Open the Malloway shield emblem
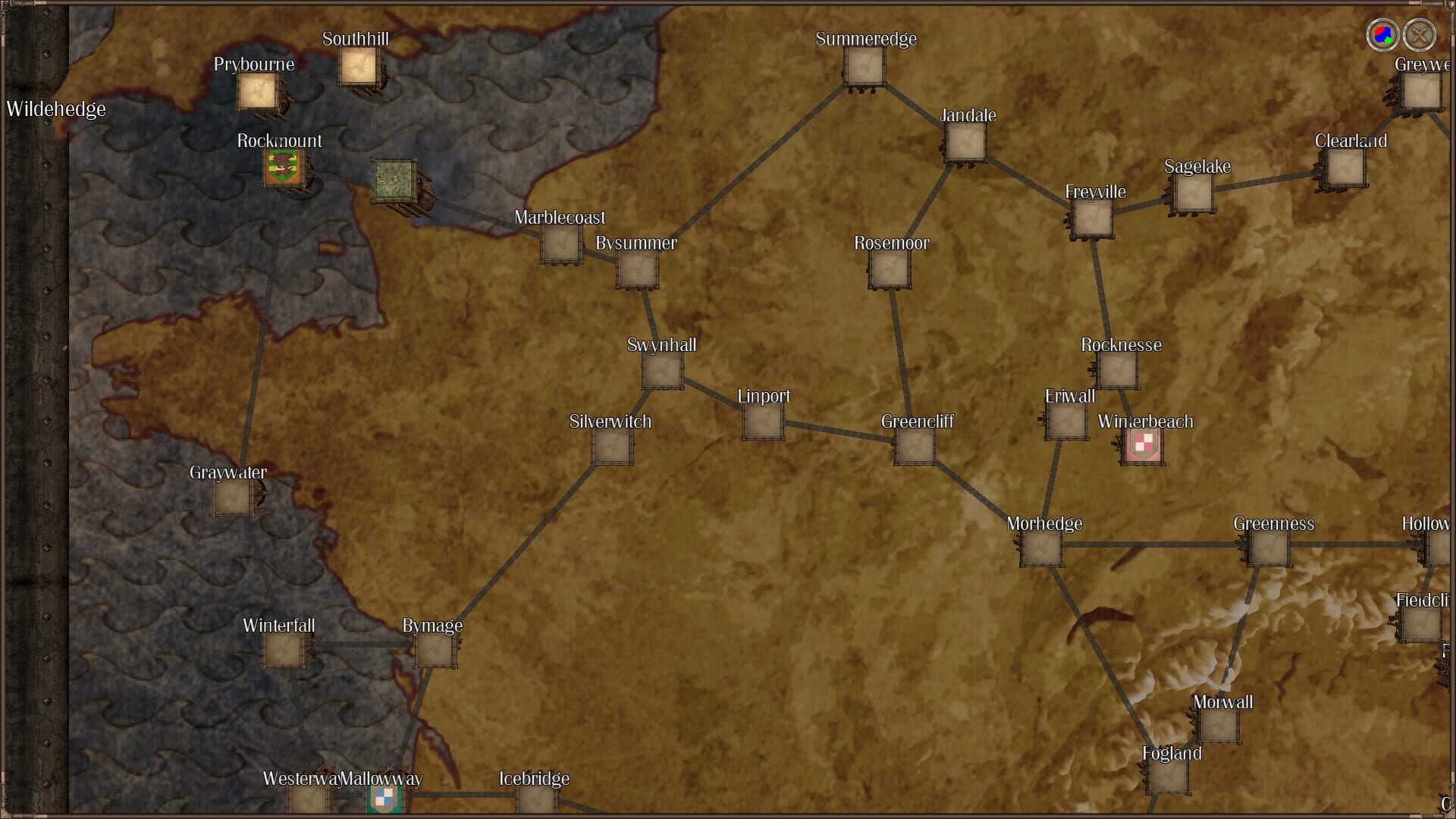 [385, 800]
